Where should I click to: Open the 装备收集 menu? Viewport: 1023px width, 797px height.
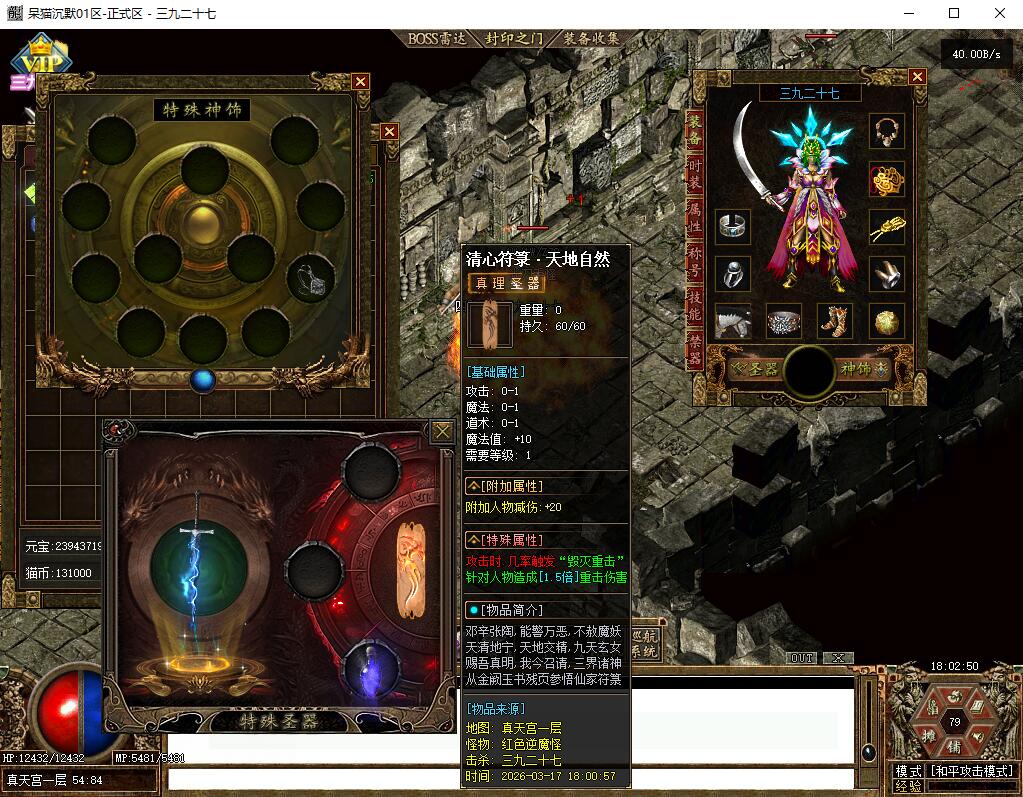[x=591, y=39]
